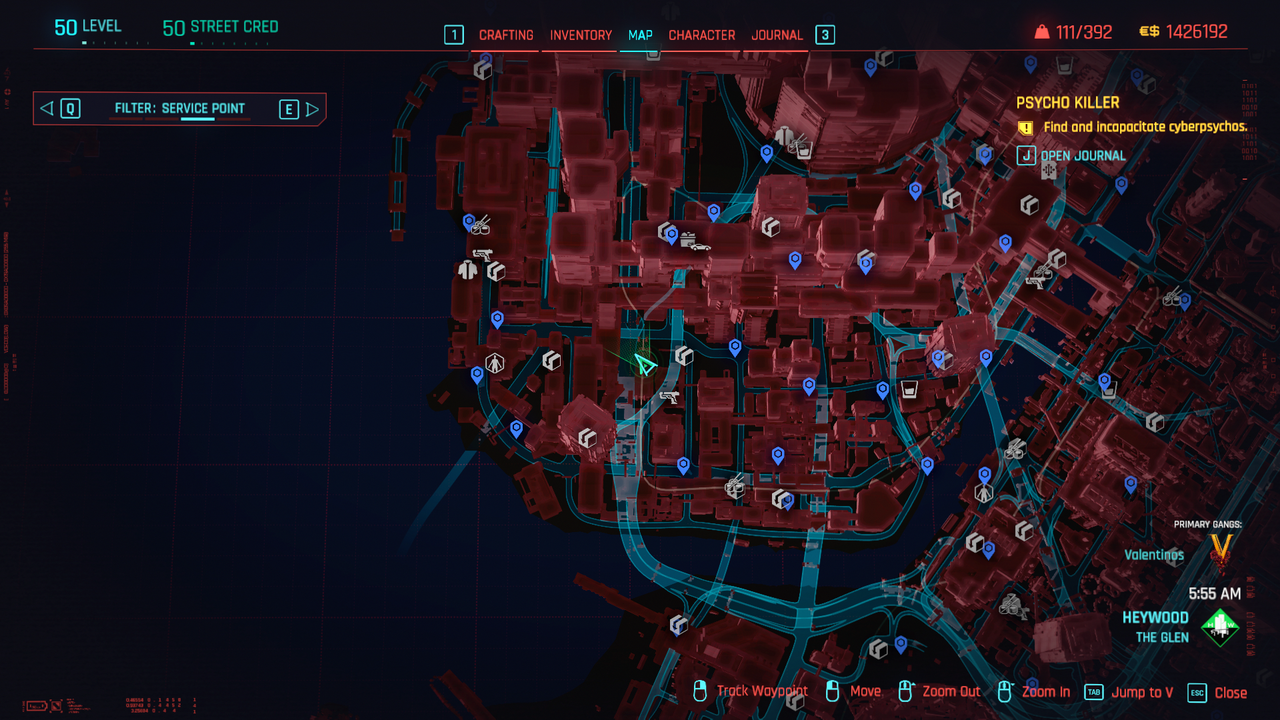This screenshot has height=720, width=1280.
Task: Select the Psycho Killer tracked quest
Action: click(1067, 103)
